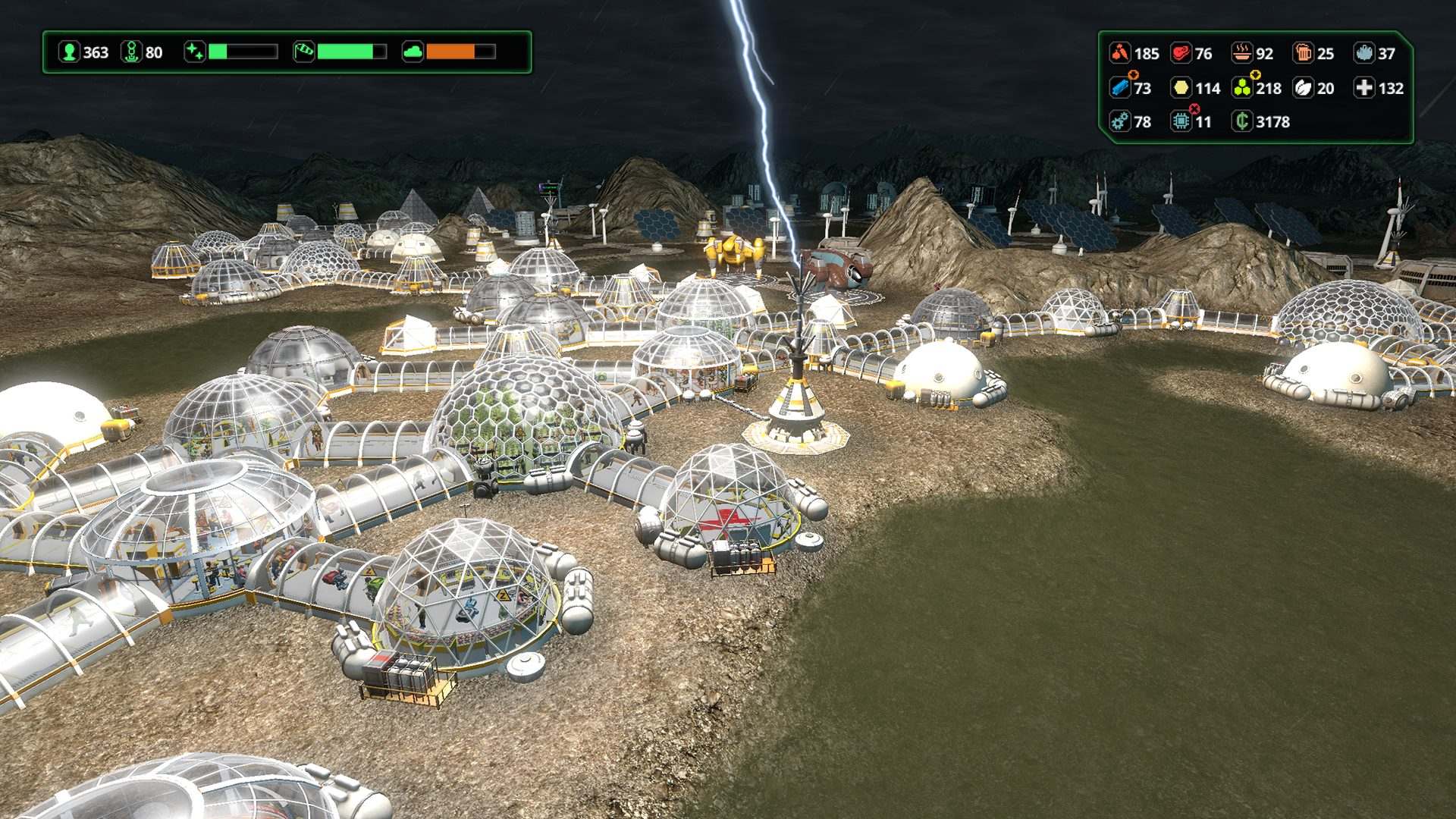This screenshot has height=819, width=1456.
Task: Click the vegetables resource icon showing 185
Action: pos(1120,53)
